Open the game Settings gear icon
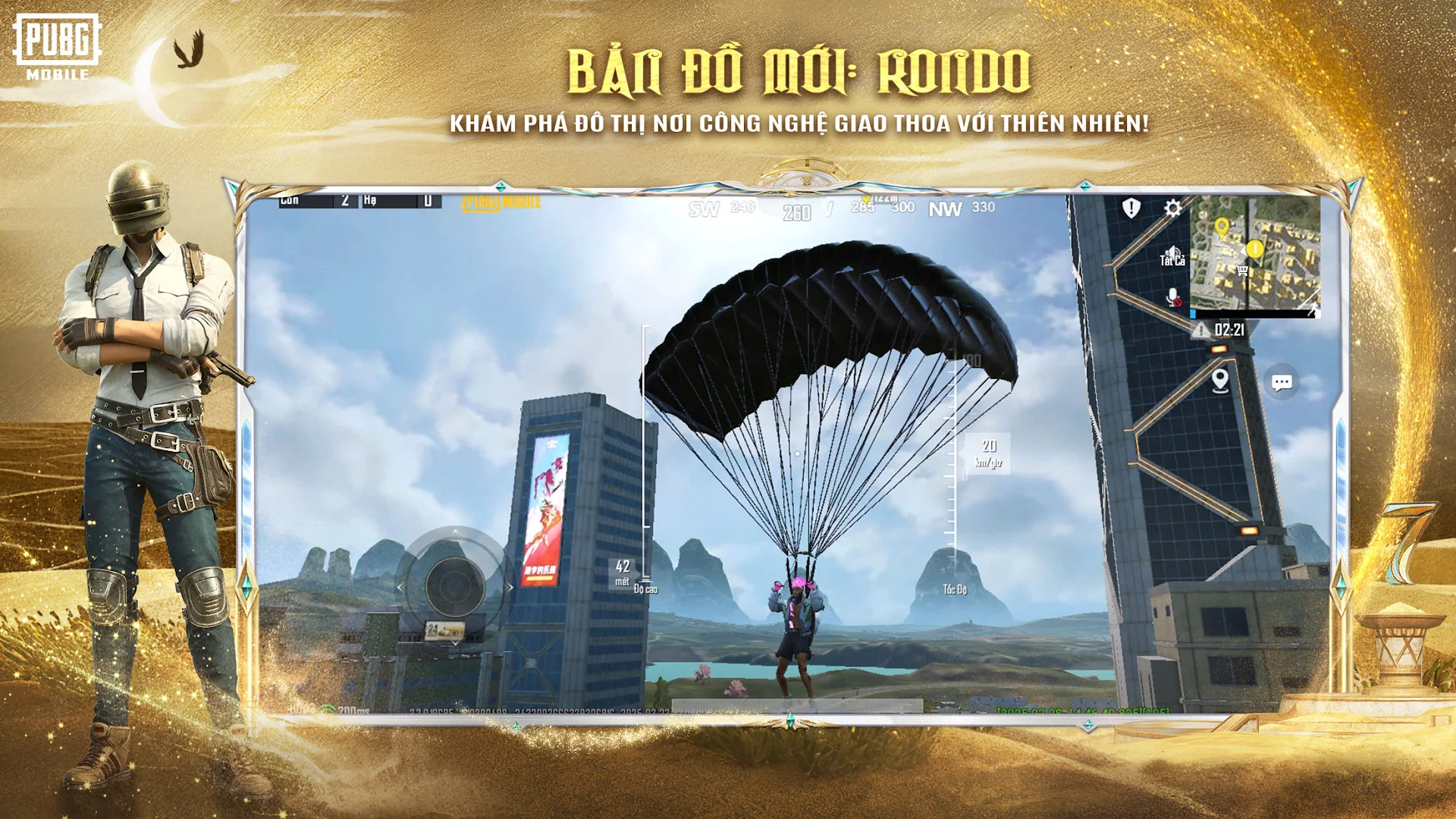Viewport: 1456px width, 819px height. click(1172, 208)
